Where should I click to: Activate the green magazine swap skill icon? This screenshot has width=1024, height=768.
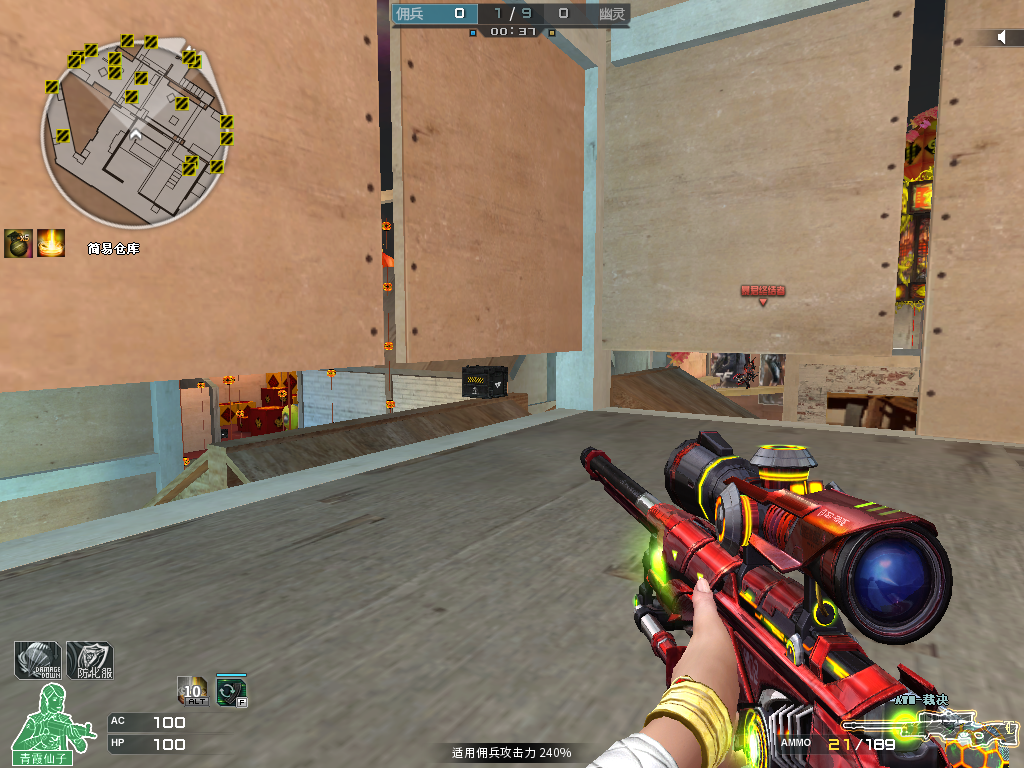coord(231,690)
